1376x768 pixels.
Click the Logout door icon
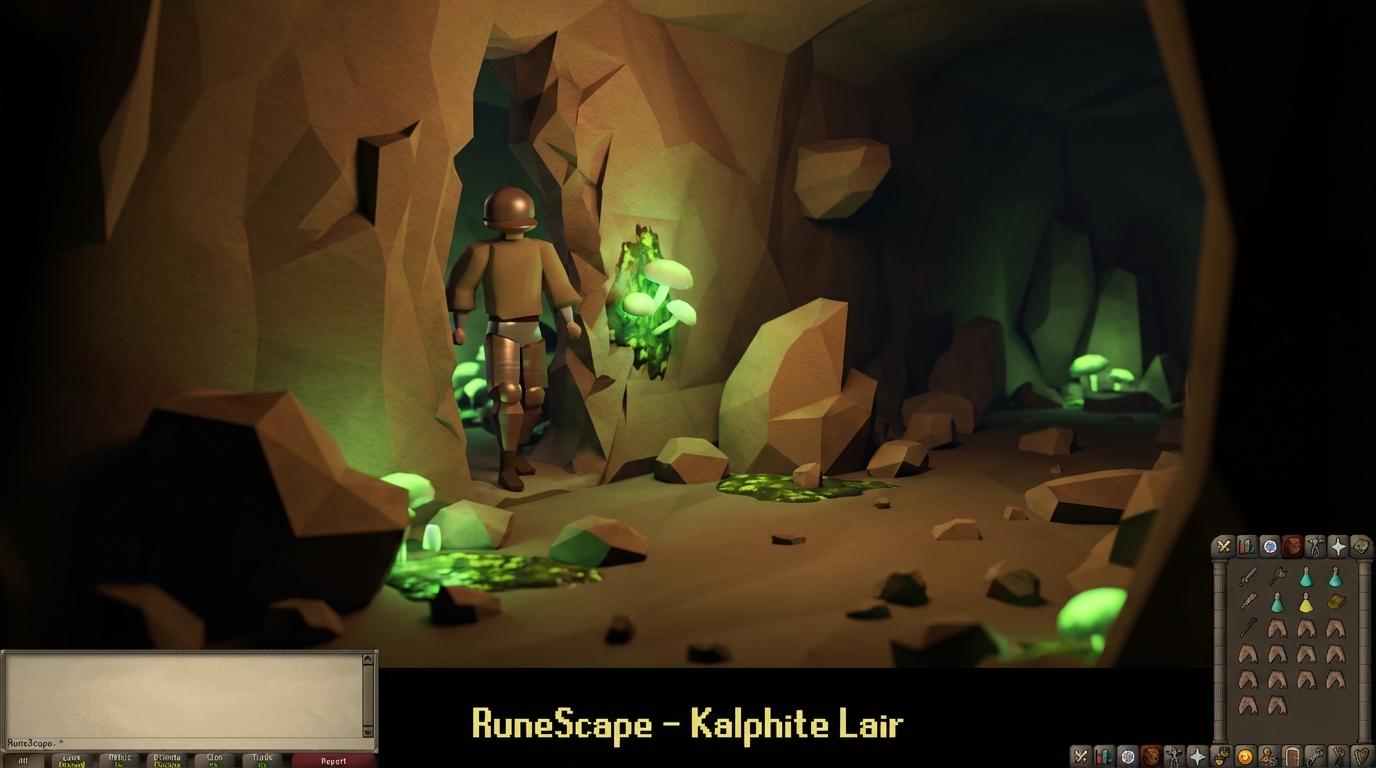[x=1291, y=755]
